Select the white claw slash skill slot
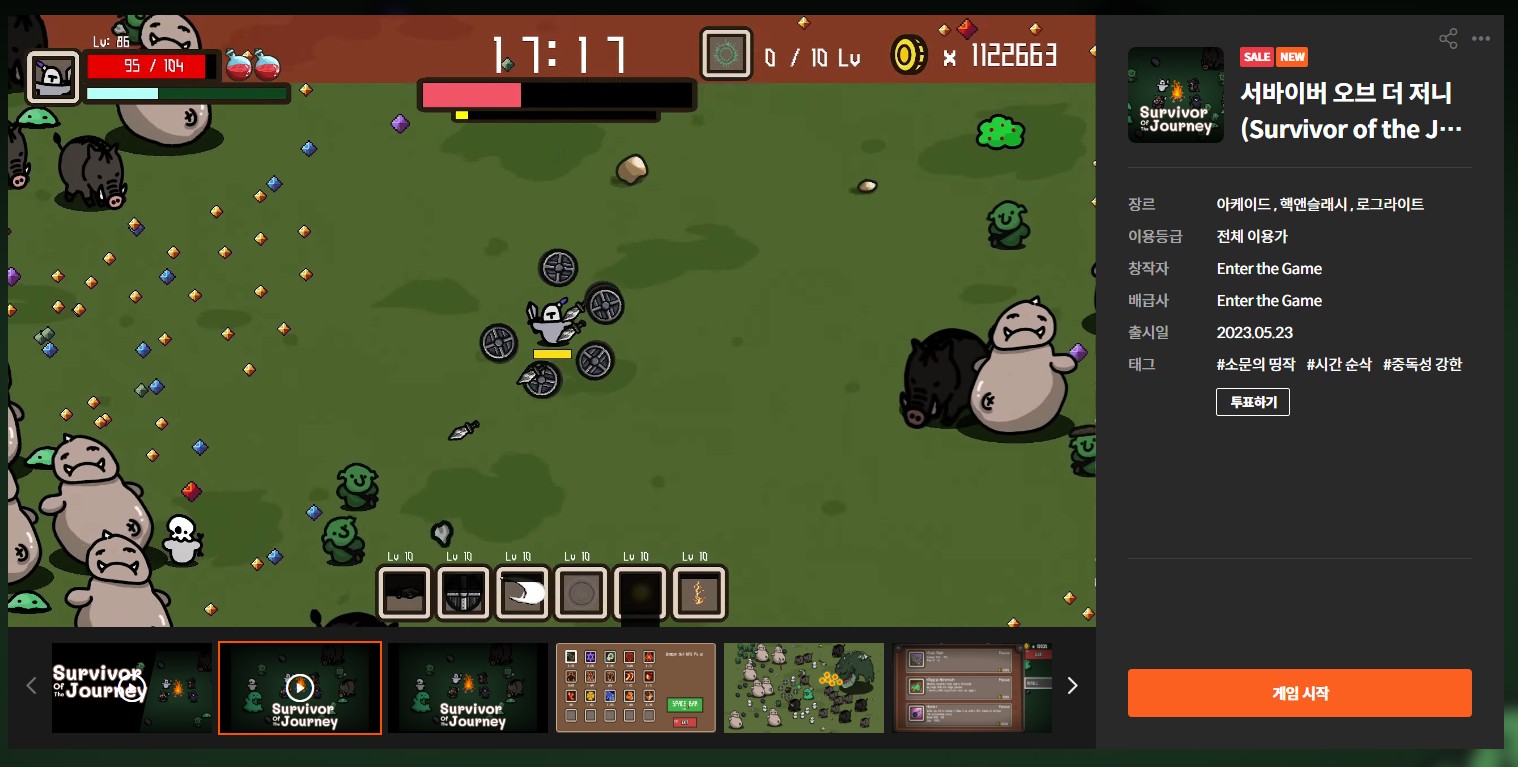This screenshot has height=767, width=1518. pyautogui.click(x=524, y=594)
